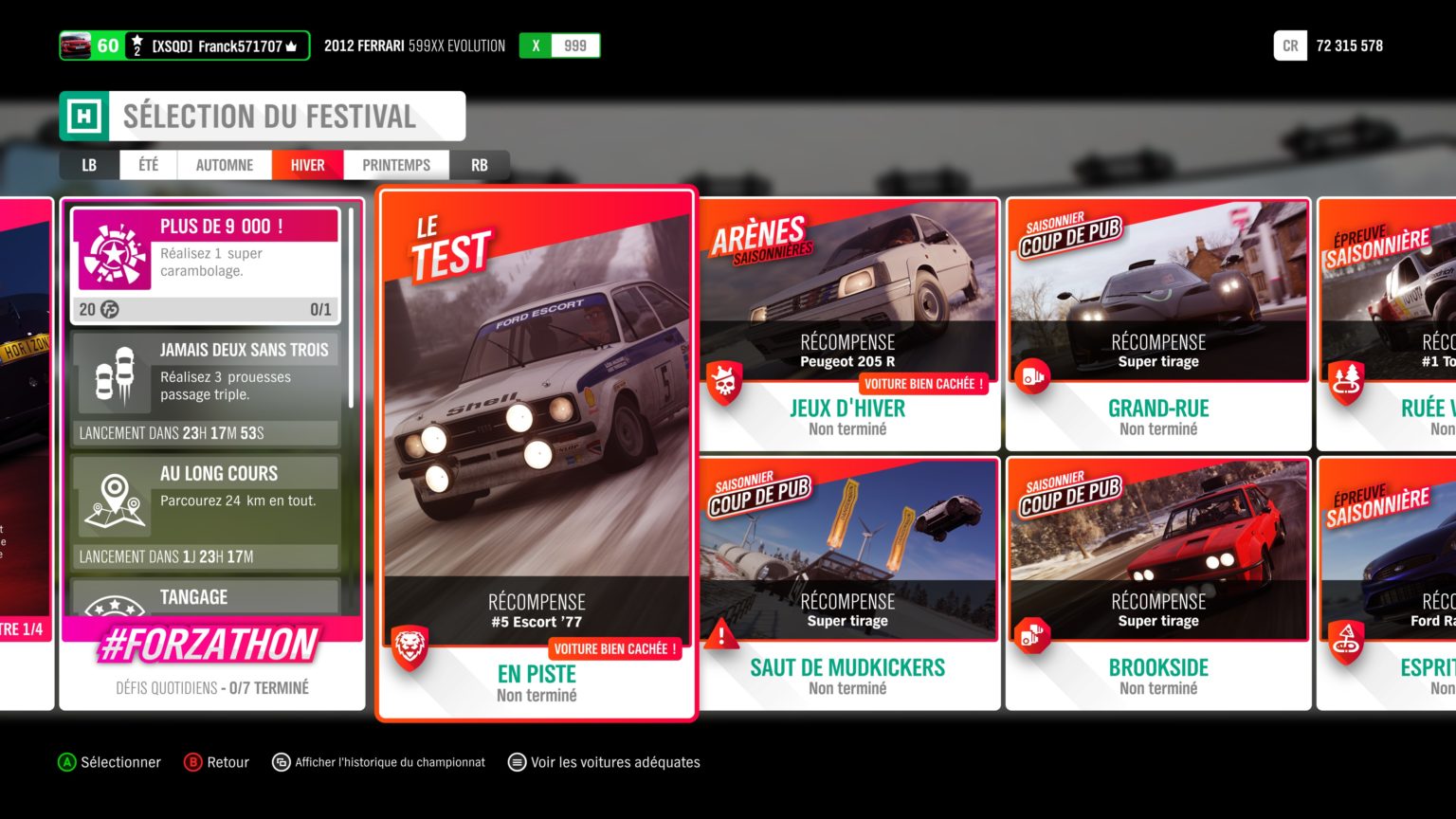
Task: Open the Esprit seasonal event card
Action: [x=1388, y=583]
